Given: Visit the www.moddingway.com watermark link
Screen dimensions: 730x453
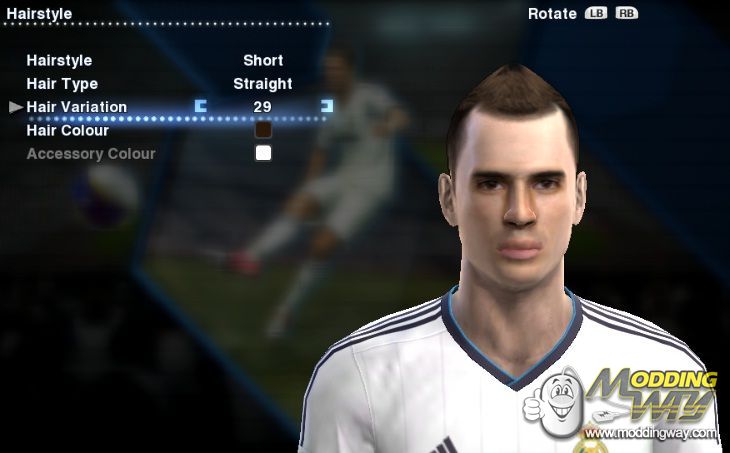Looking at the screenshot, I should click(x=650, y=433).
